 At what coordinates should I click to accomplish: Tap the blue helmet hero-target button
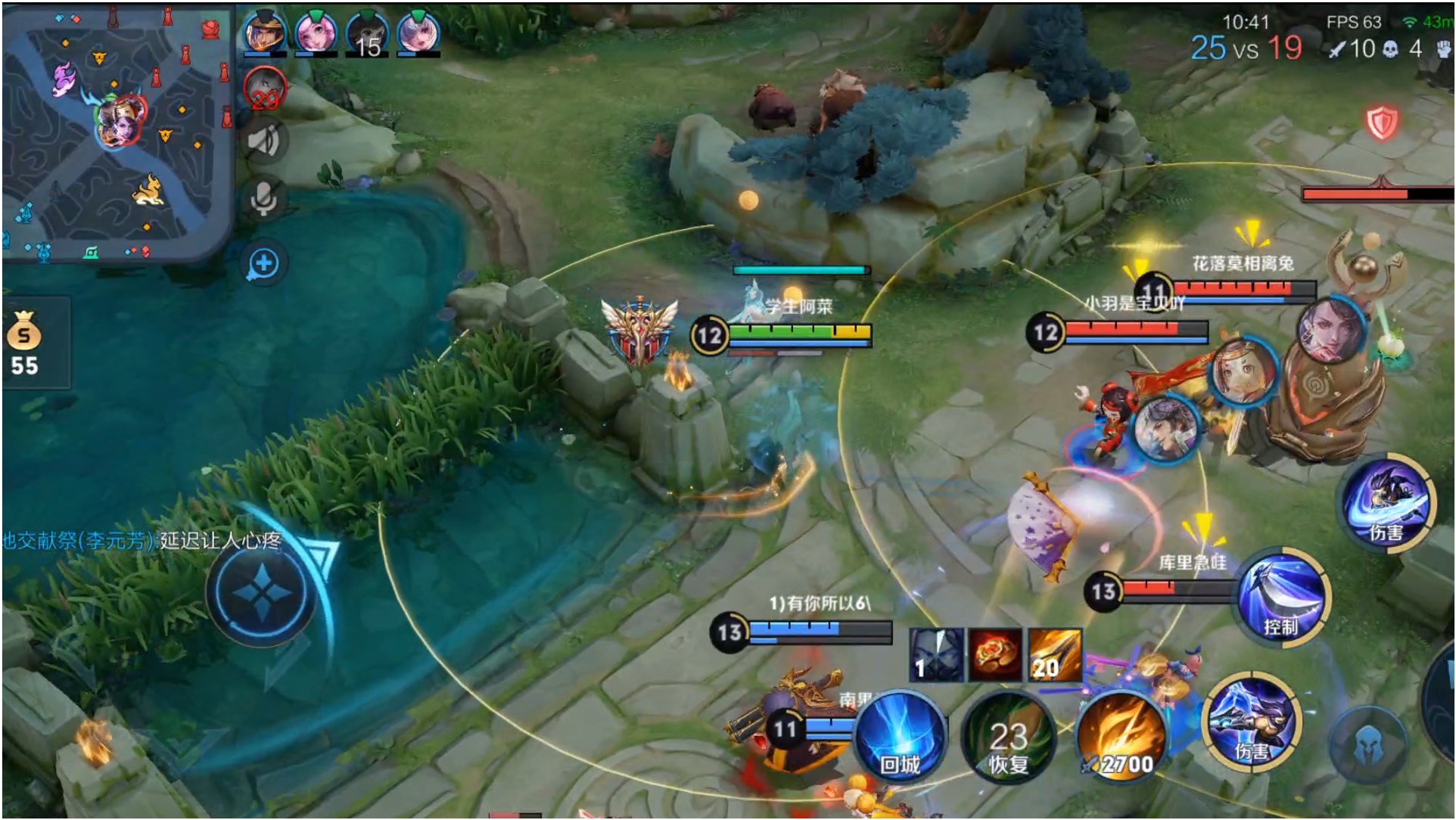pyautogui.click(x=1367, y=744)
